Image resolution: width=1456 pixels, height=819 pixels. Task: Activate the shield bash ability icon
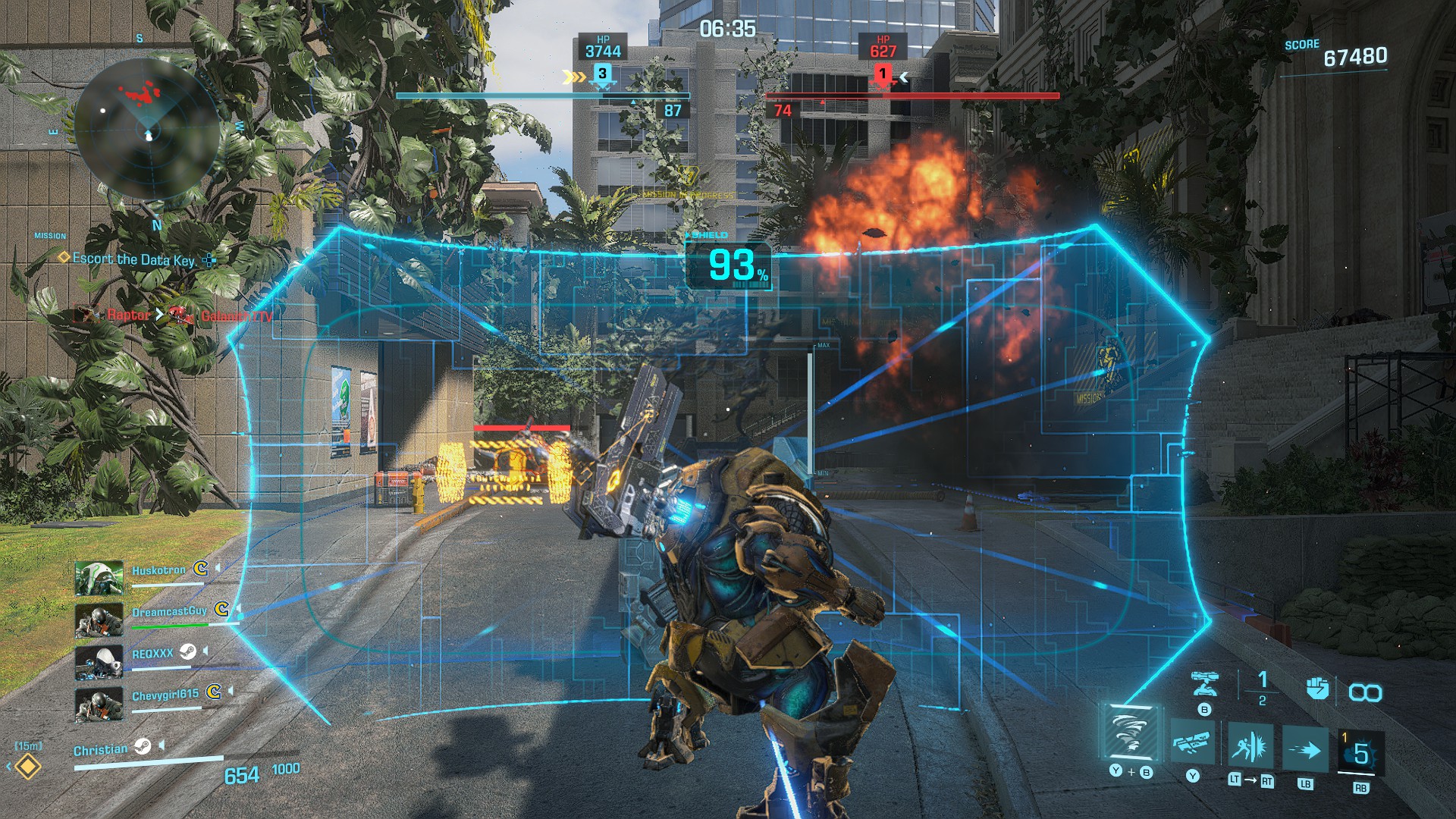[x=1250, y=747]
